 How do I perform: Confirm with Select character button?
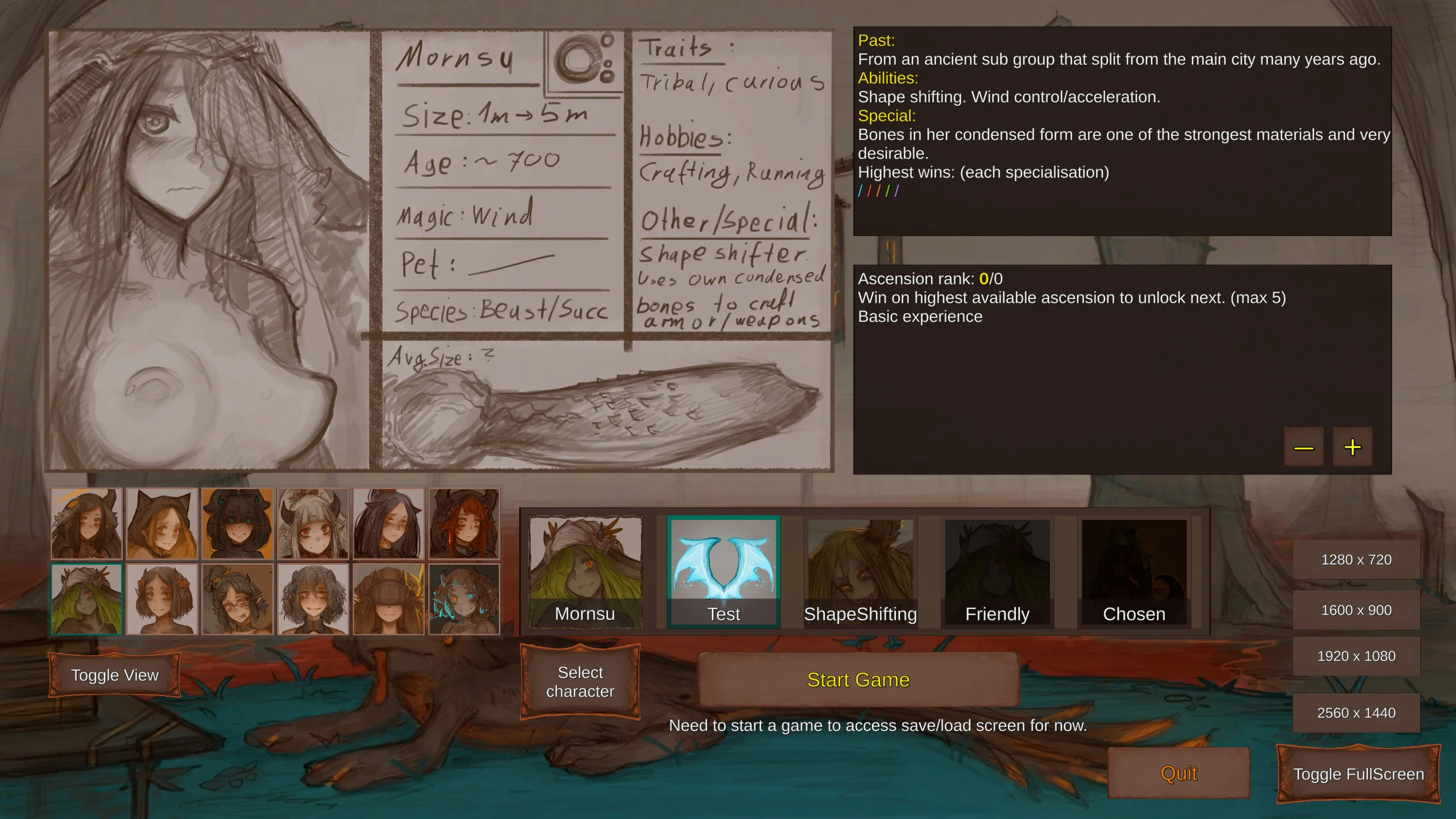[580, 682]
